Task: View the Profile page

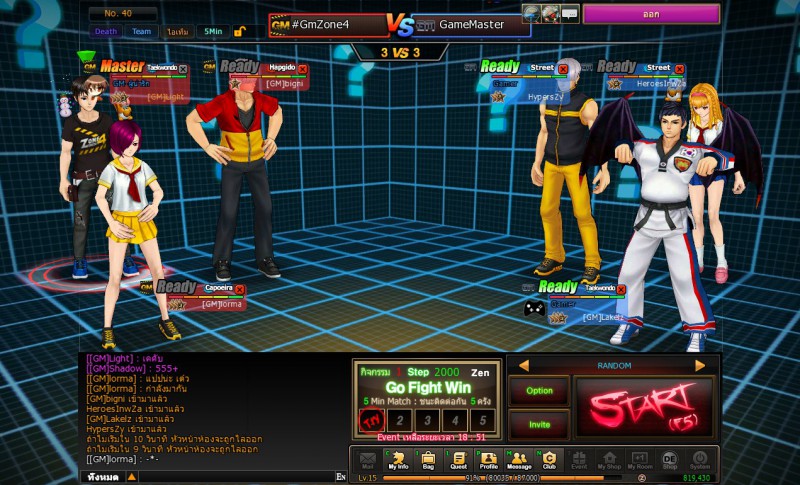Action: click(x=488, y=460)
